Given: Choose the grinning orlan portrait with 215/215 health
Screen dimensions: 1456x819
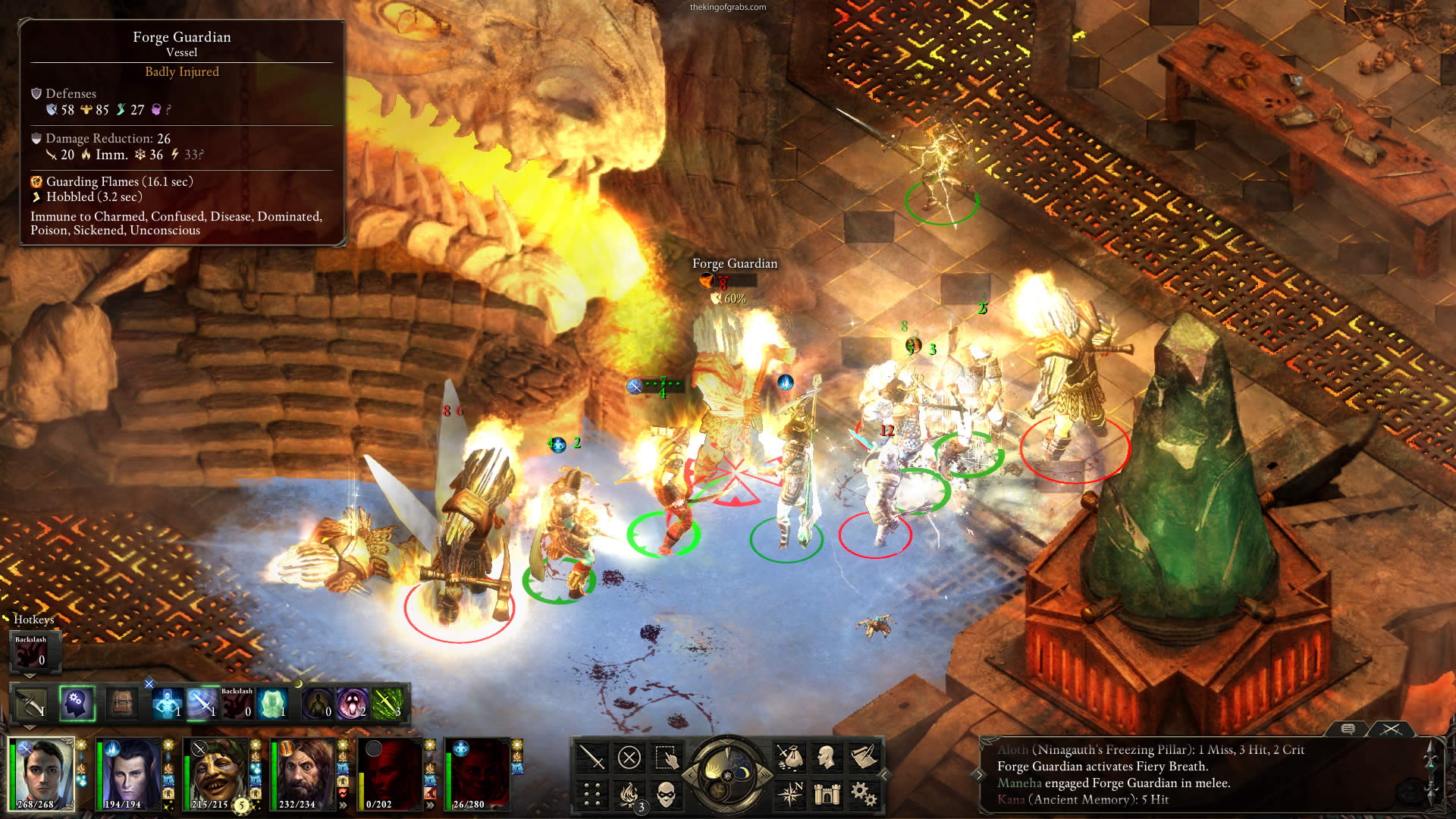Looking at the screenshot, I should coord(218,773).
